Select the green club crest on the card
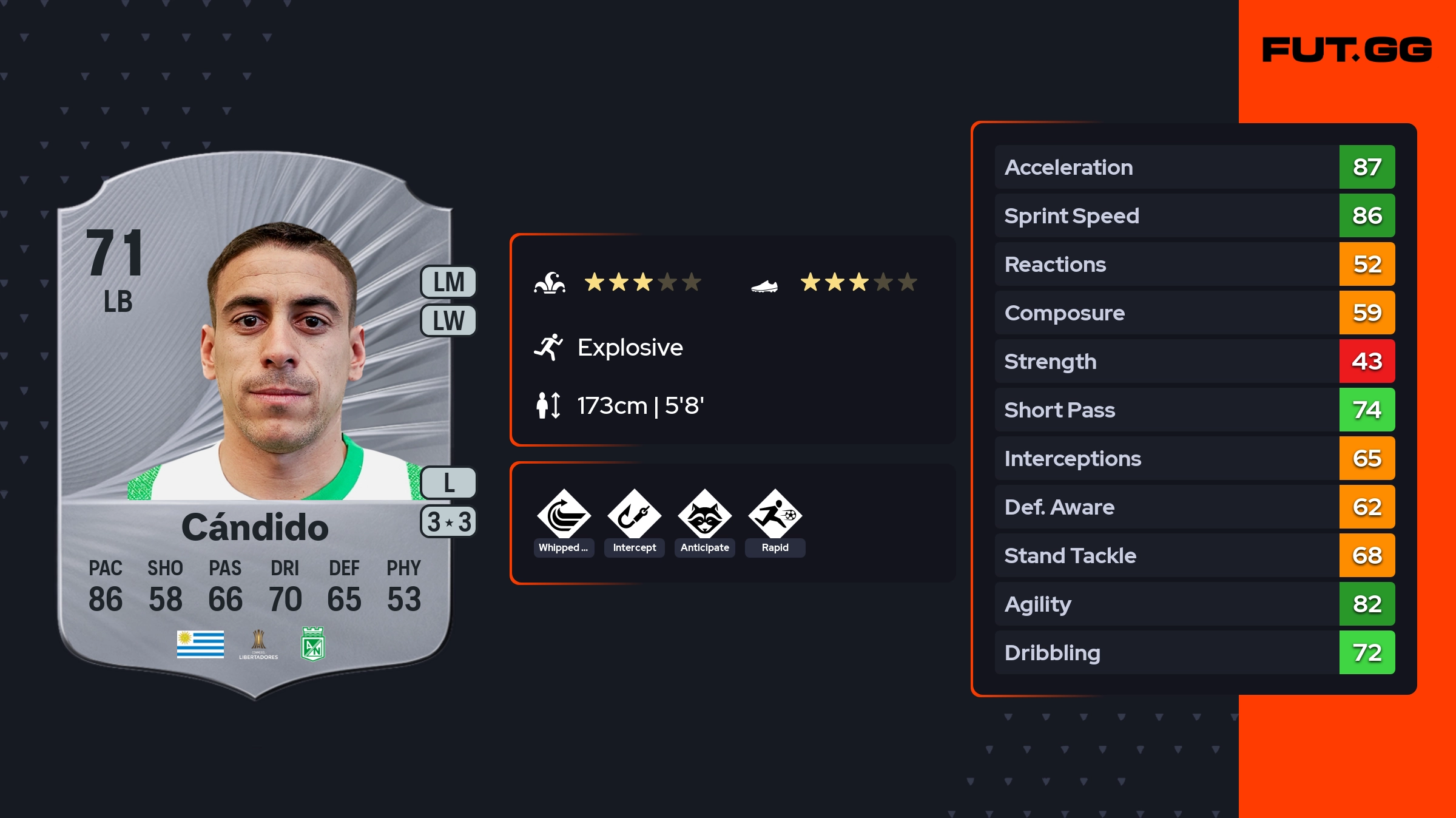Screen dimensions: 1456x818 tap(313, 644)
